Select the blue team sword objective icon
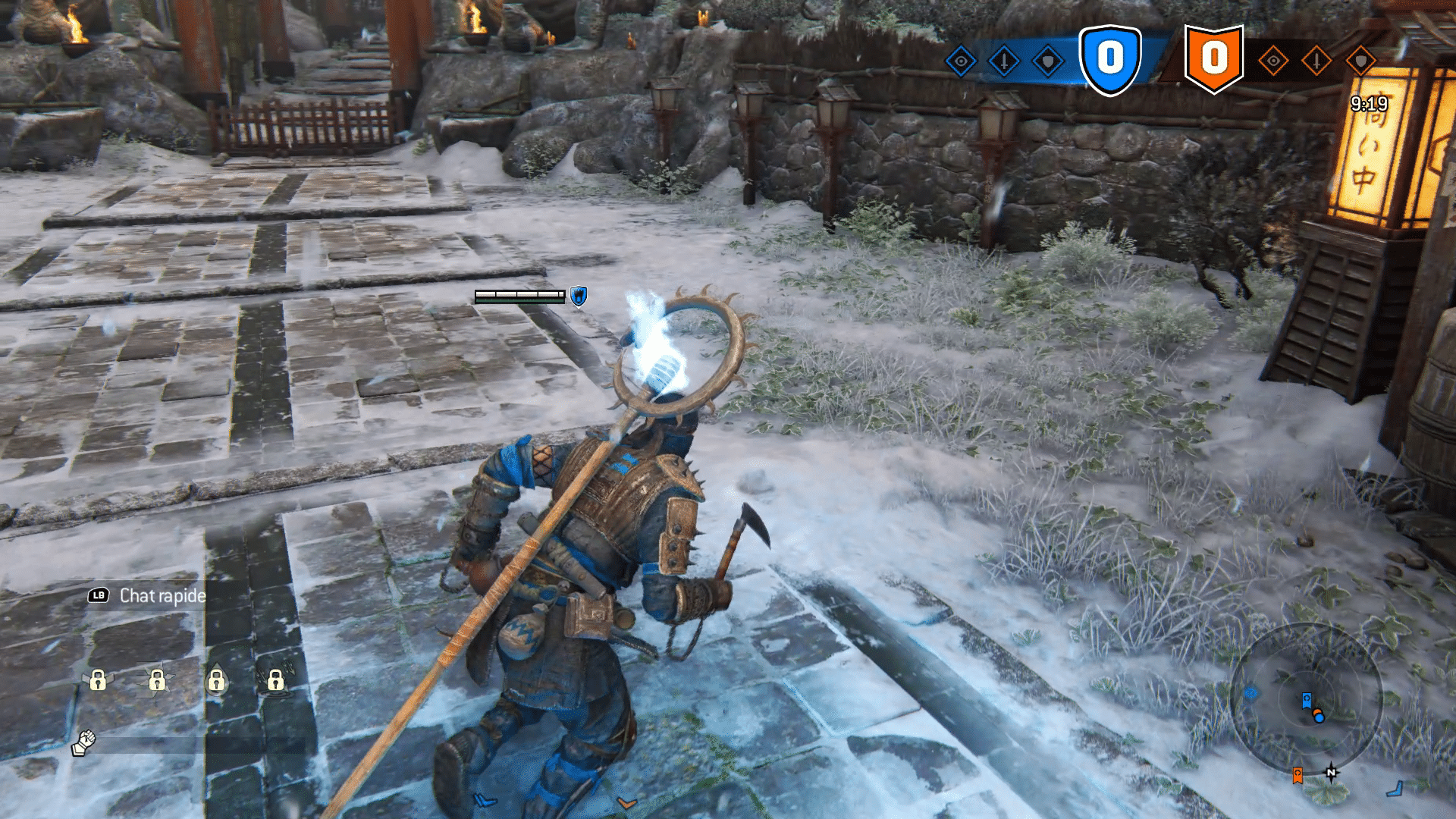Screen dimensions: 1456x819 pyautogui.click(x=1004, y=61)
